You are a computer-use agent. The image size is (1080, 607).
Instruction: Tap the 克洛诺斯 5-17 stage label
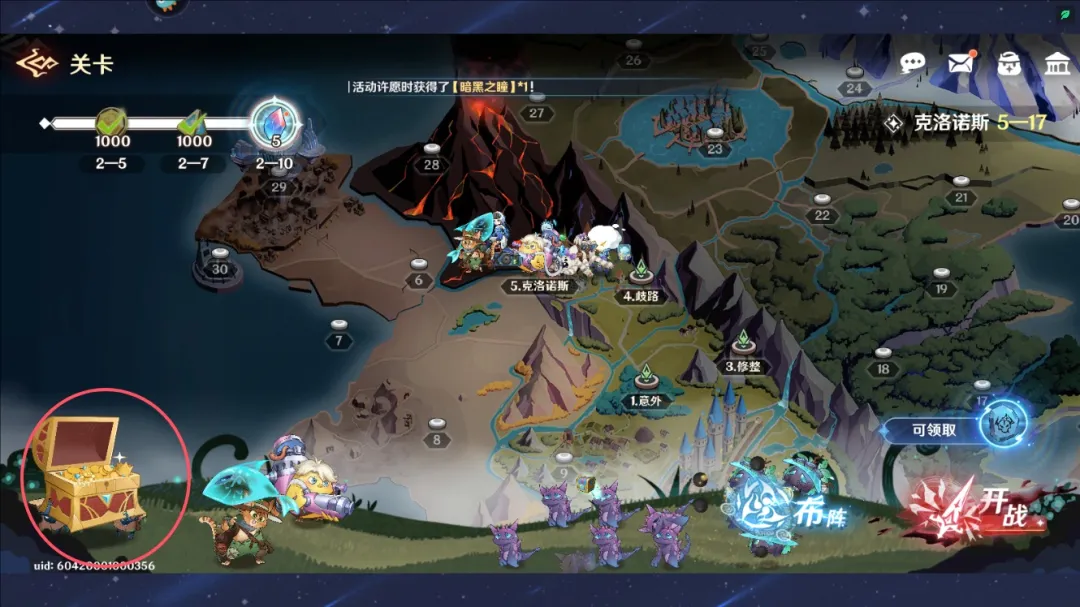point(965,123)
